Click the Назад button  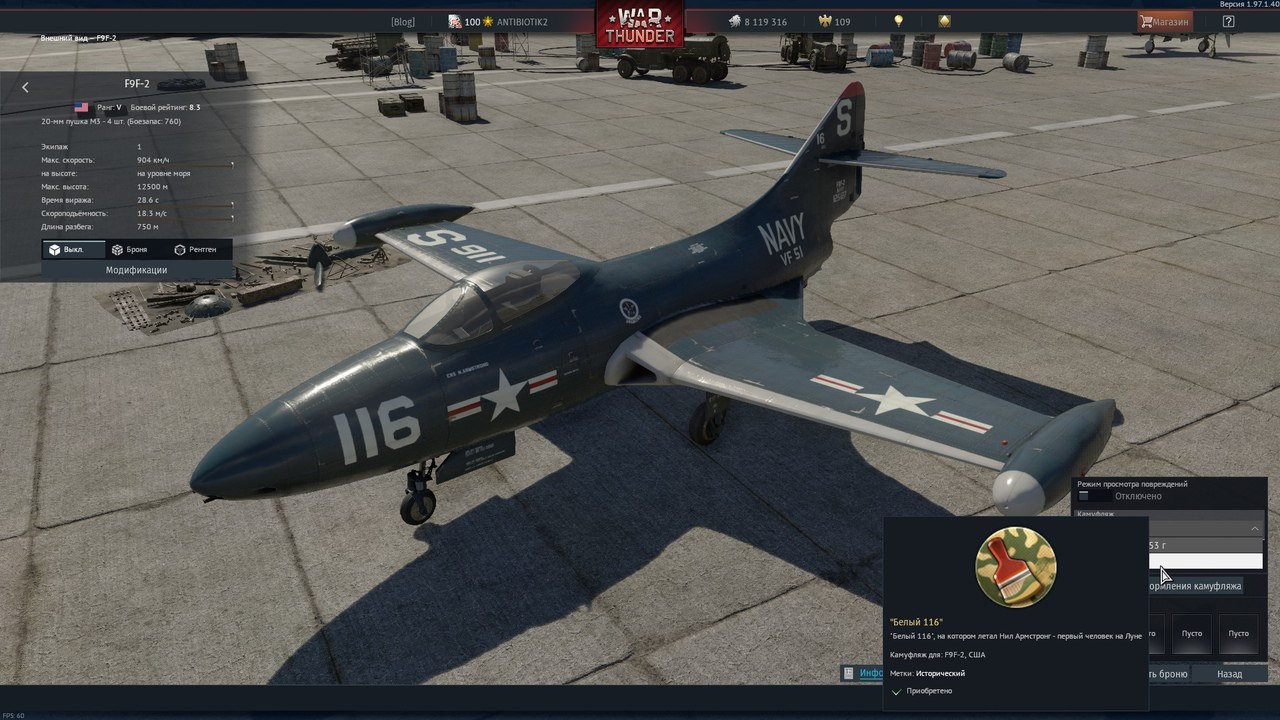(1229, 674)
